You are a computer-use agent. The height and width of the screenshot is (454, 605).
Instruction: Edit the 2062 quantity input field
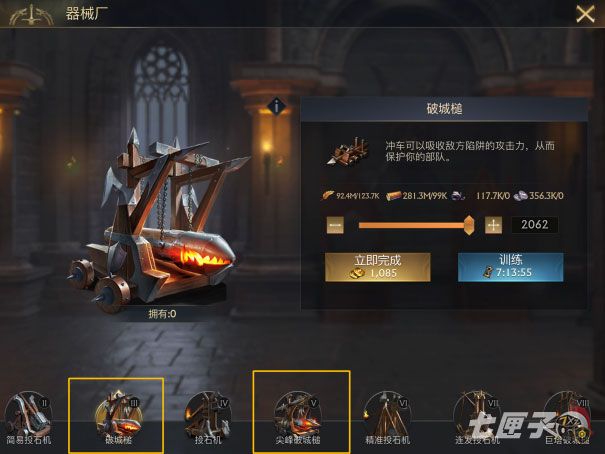point(534,226)
